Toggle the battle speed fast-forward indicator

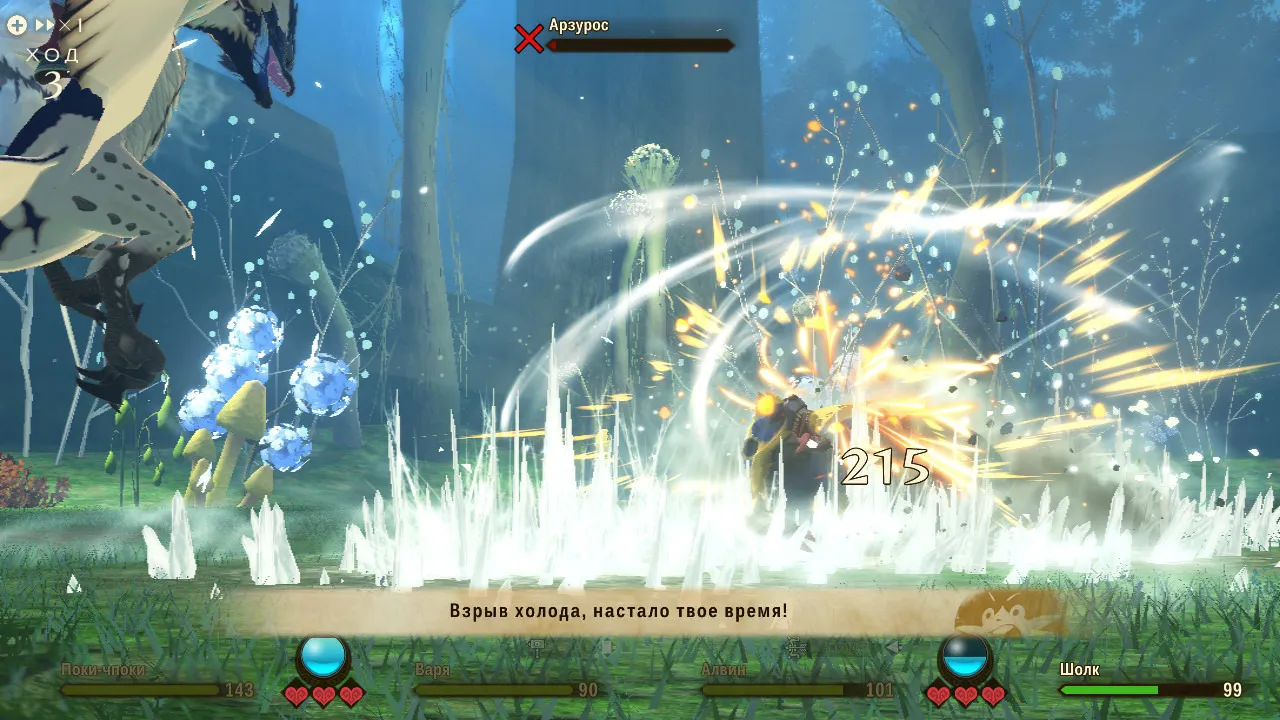tap(57, 25)
